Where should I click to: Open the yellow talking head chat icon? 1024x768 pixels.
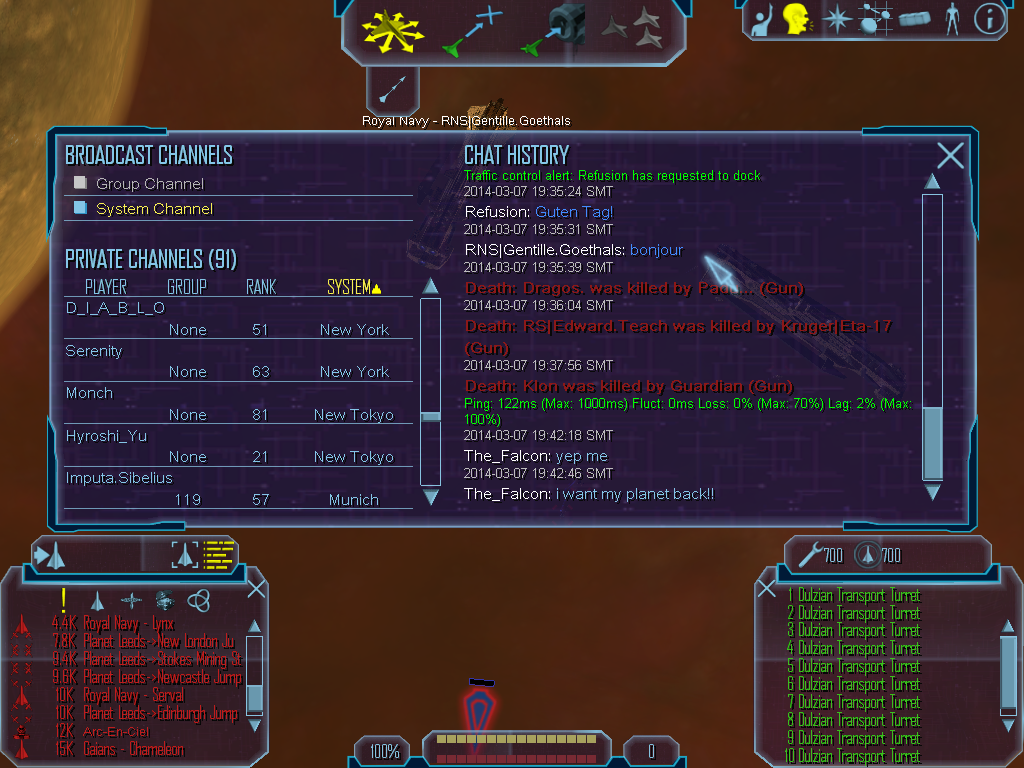(796, 19)
